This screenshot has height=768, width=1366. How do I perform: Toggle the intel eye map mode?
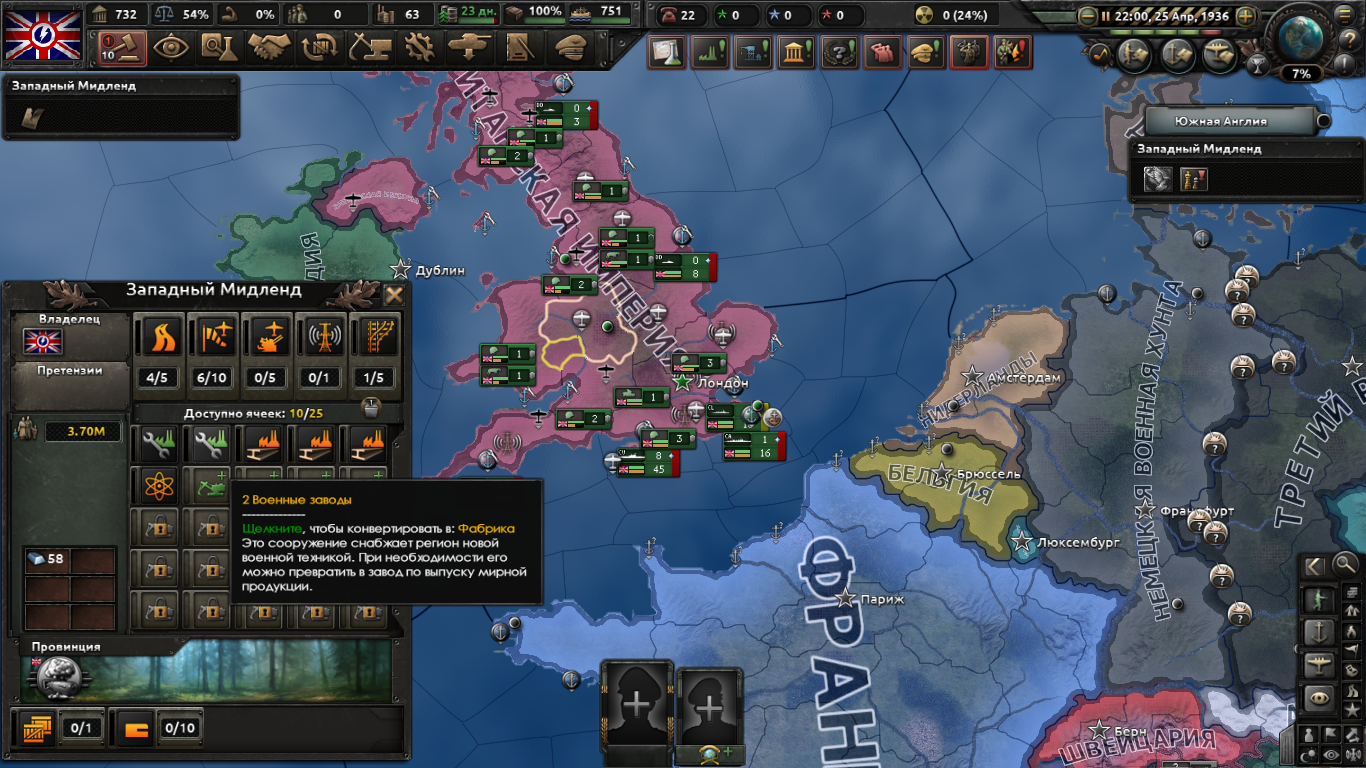point(1318,697)
